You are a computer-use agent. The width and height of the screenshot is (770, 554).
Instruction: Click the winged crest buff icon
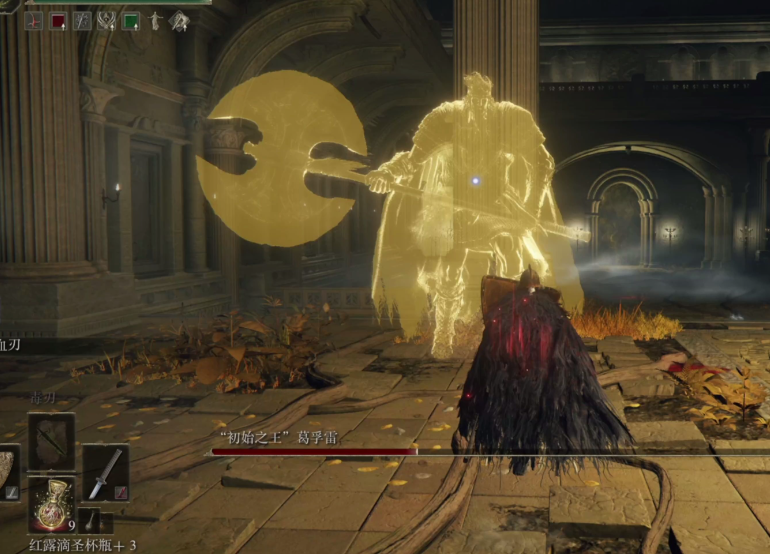click(107, 20)
